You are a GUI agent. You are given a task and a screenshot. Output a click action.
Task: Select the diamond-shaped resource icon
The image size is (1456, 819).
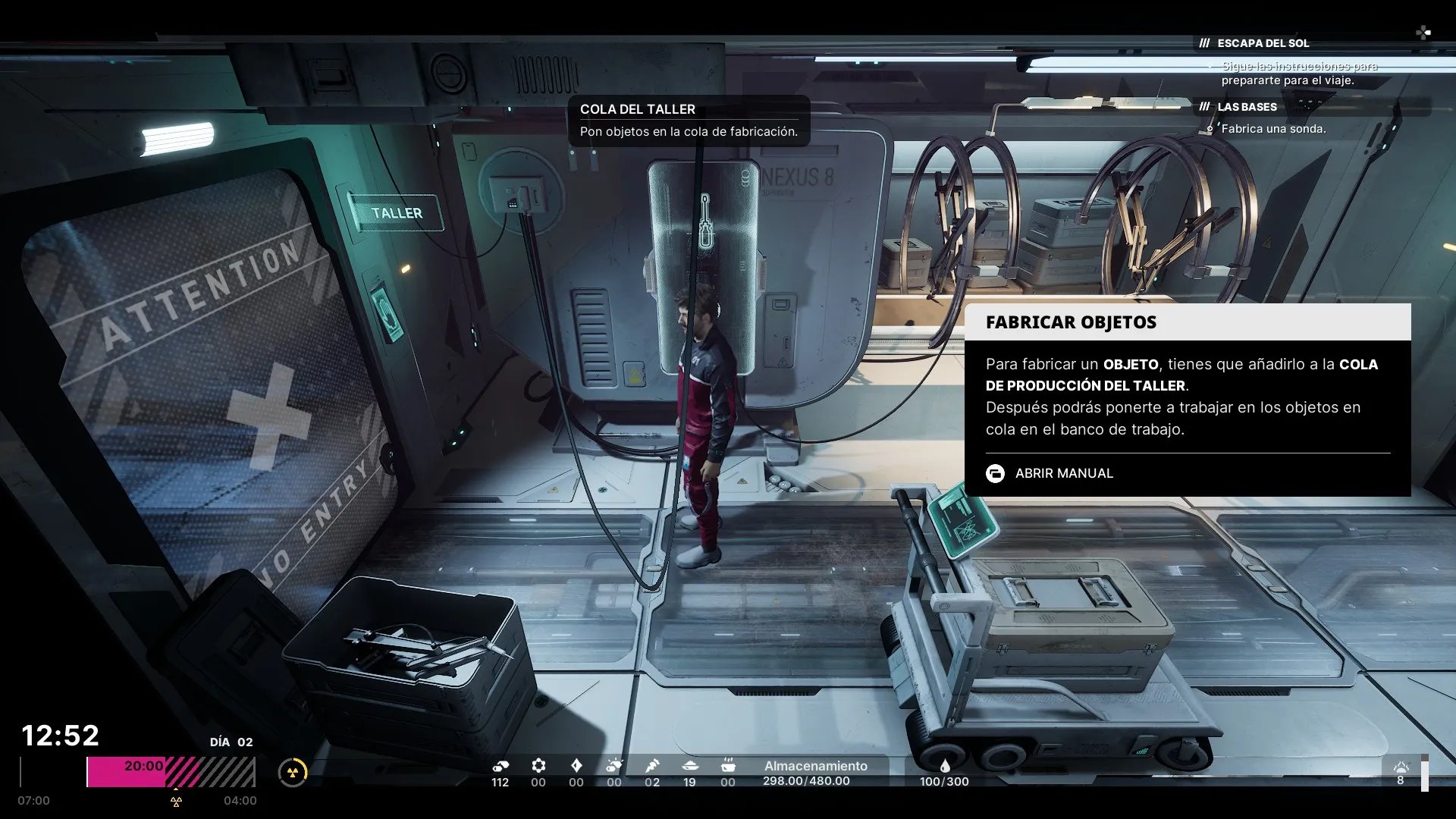tap(576, 766)
